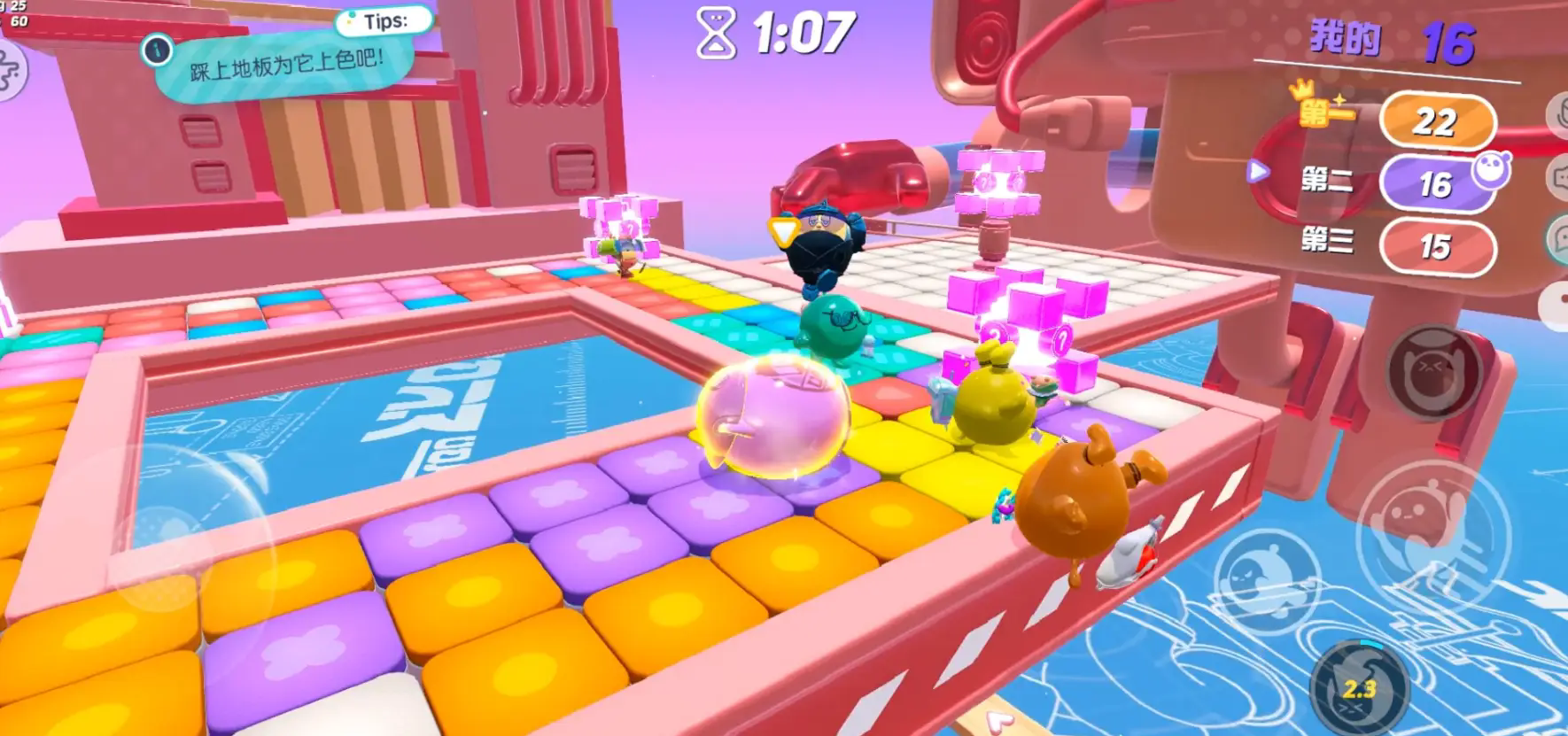This screenshot has height=736, width=1568.
Task: Select the third place score pill
Action: pyautogui.click(x=1434, y=245)
